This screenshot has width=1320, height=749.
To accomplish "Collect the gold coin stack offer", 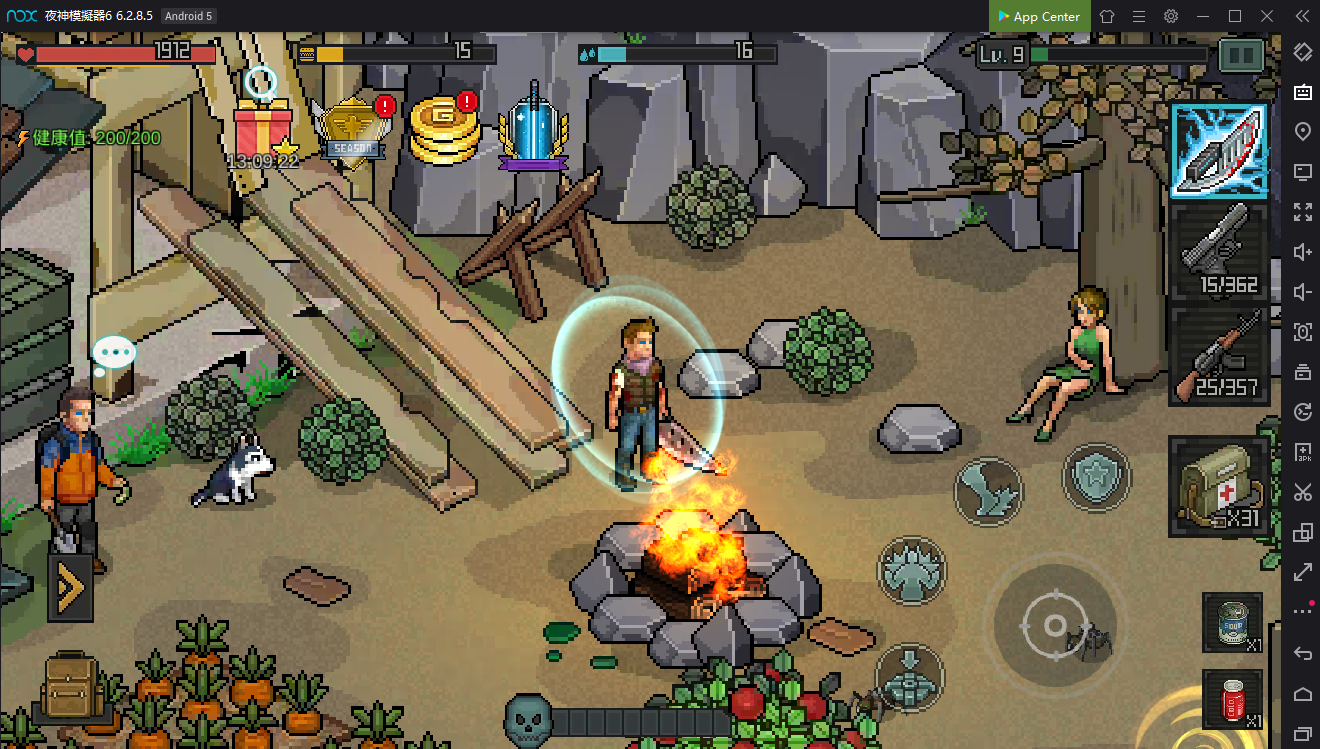I will tap(445, 129).
